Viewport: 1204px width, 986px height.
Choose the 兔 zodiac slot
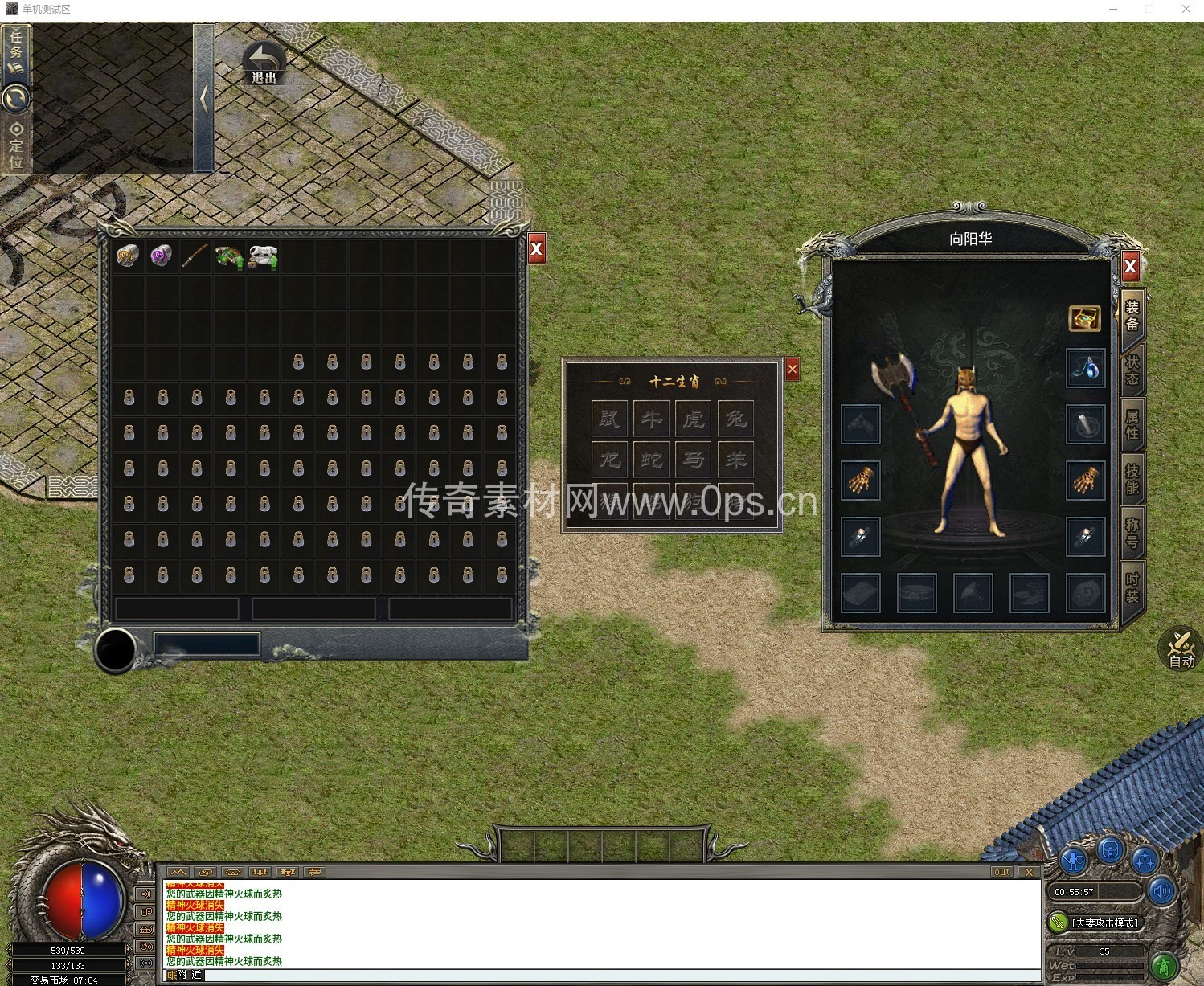tap(735, 418)
